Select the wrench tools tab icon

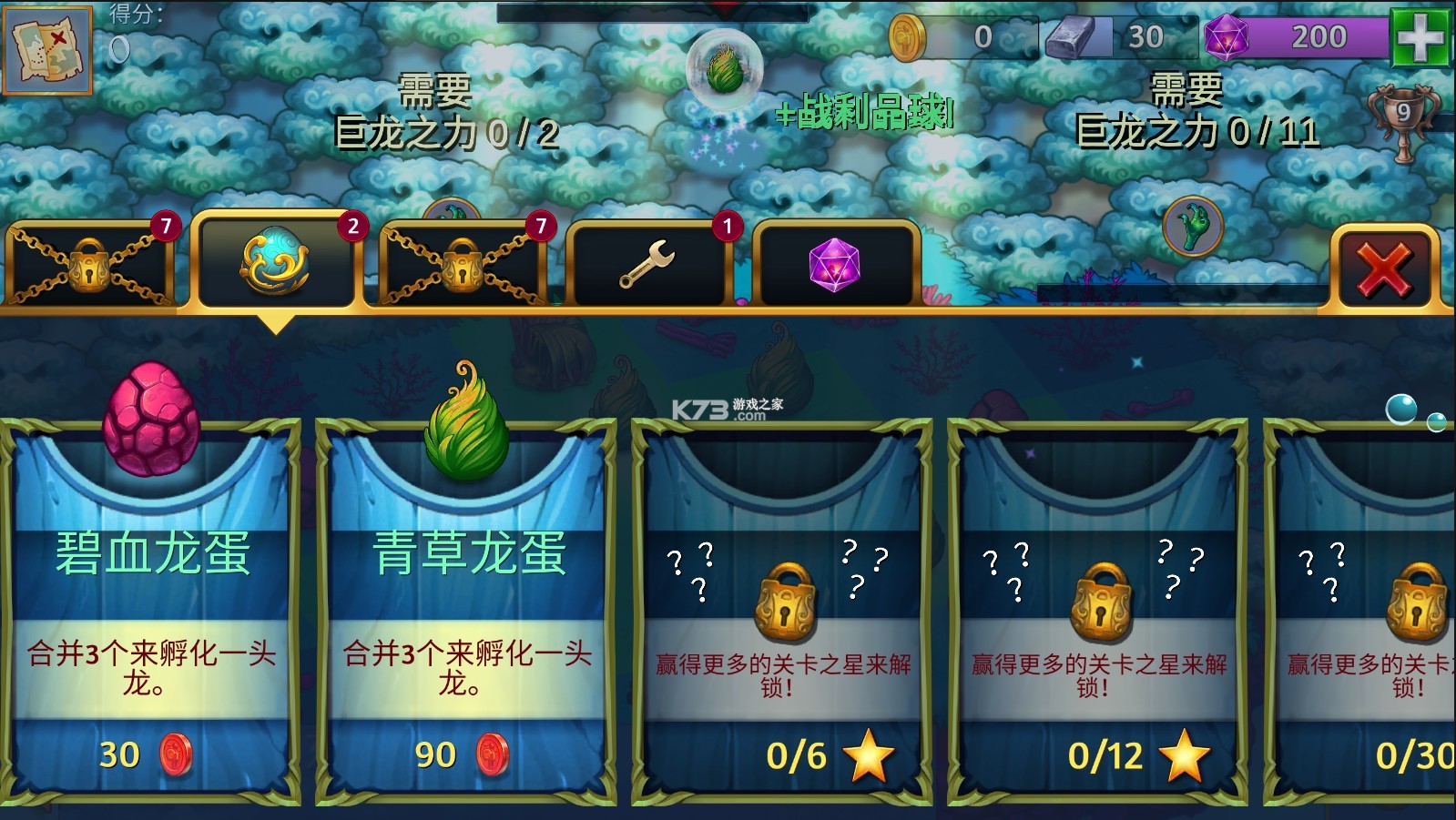click(x=649, y=262)
